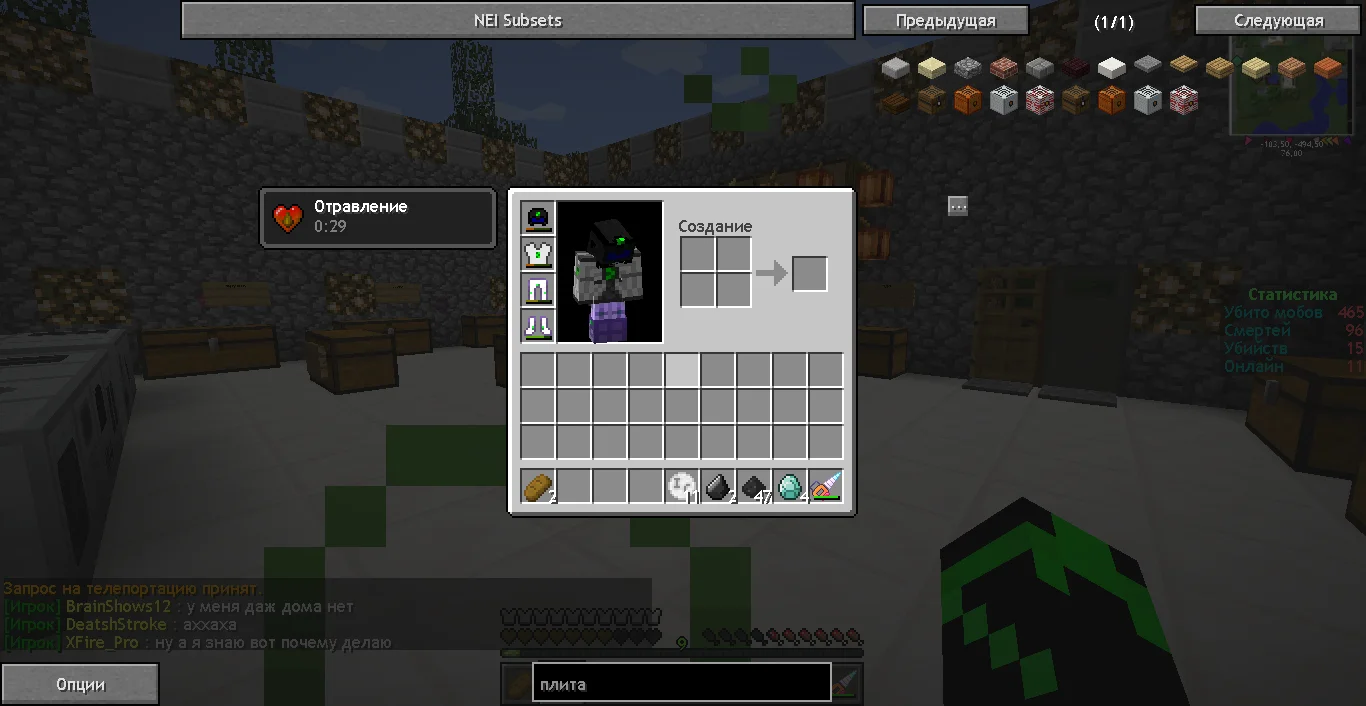Select the bread stack in hotbar
Viewport: 1366px width, 706px height.
click(538, 487)
